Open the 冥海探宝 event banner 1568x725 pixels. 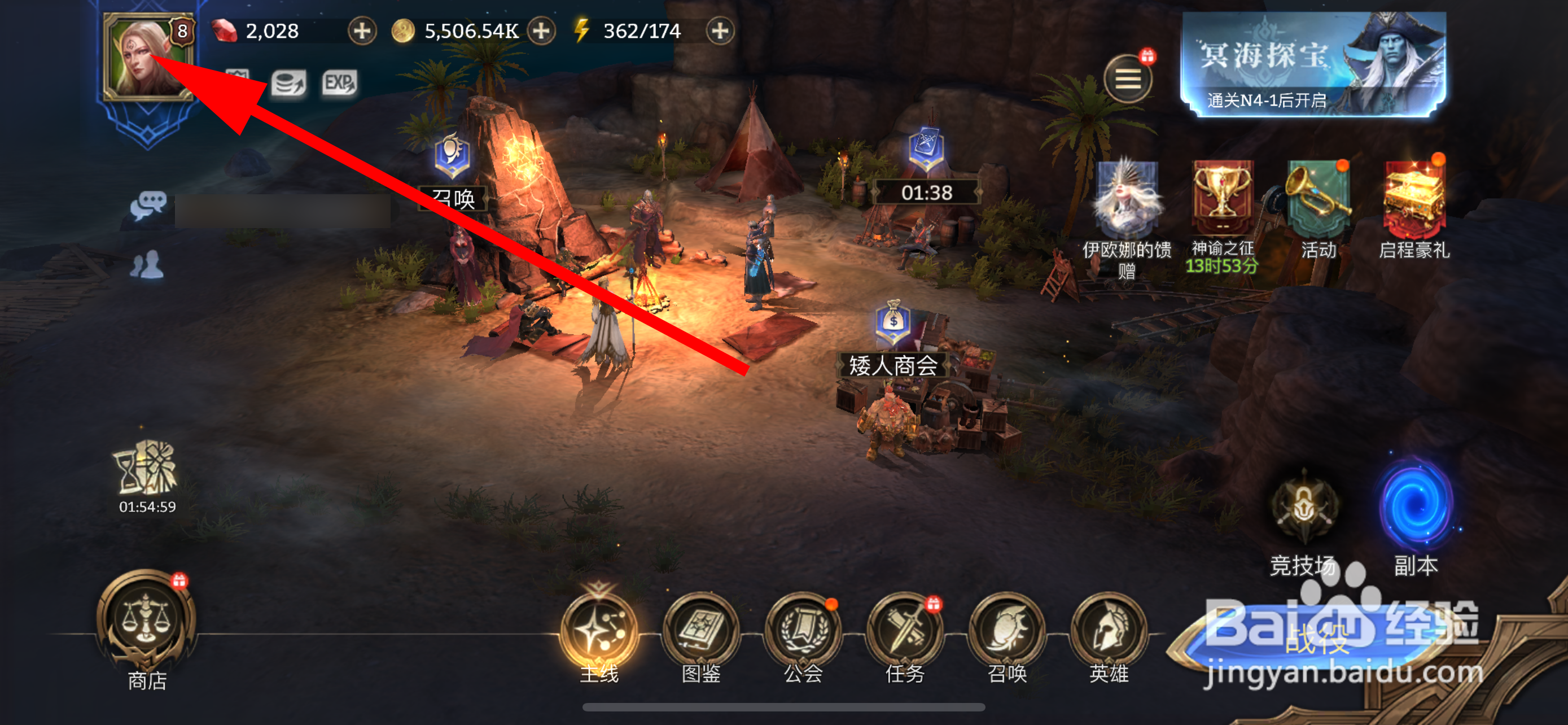(x=1313, y=64)
